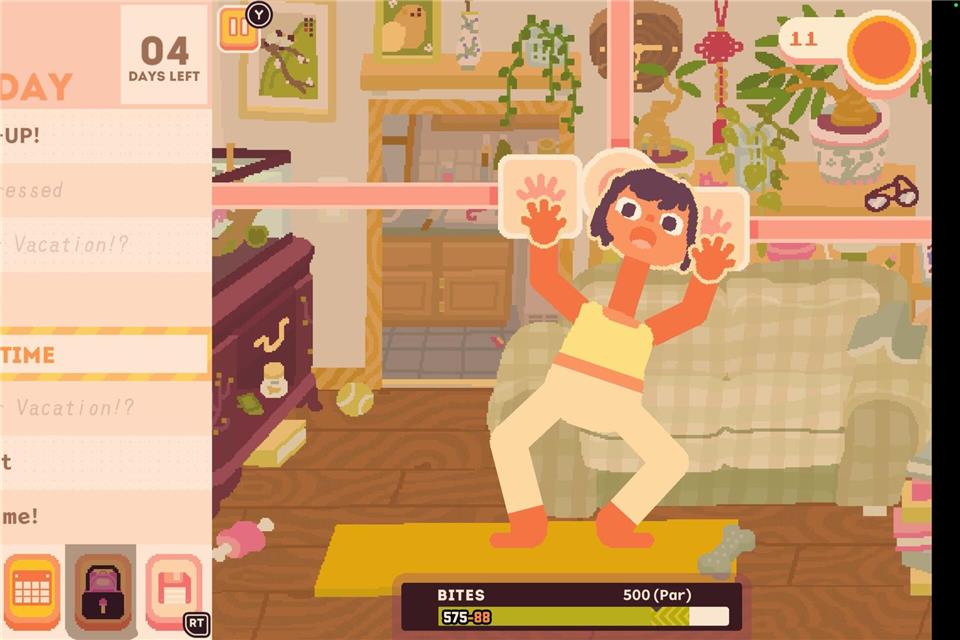Click the pink floppy disk save icon
The image size is (960, 640).
coord(172,590)
